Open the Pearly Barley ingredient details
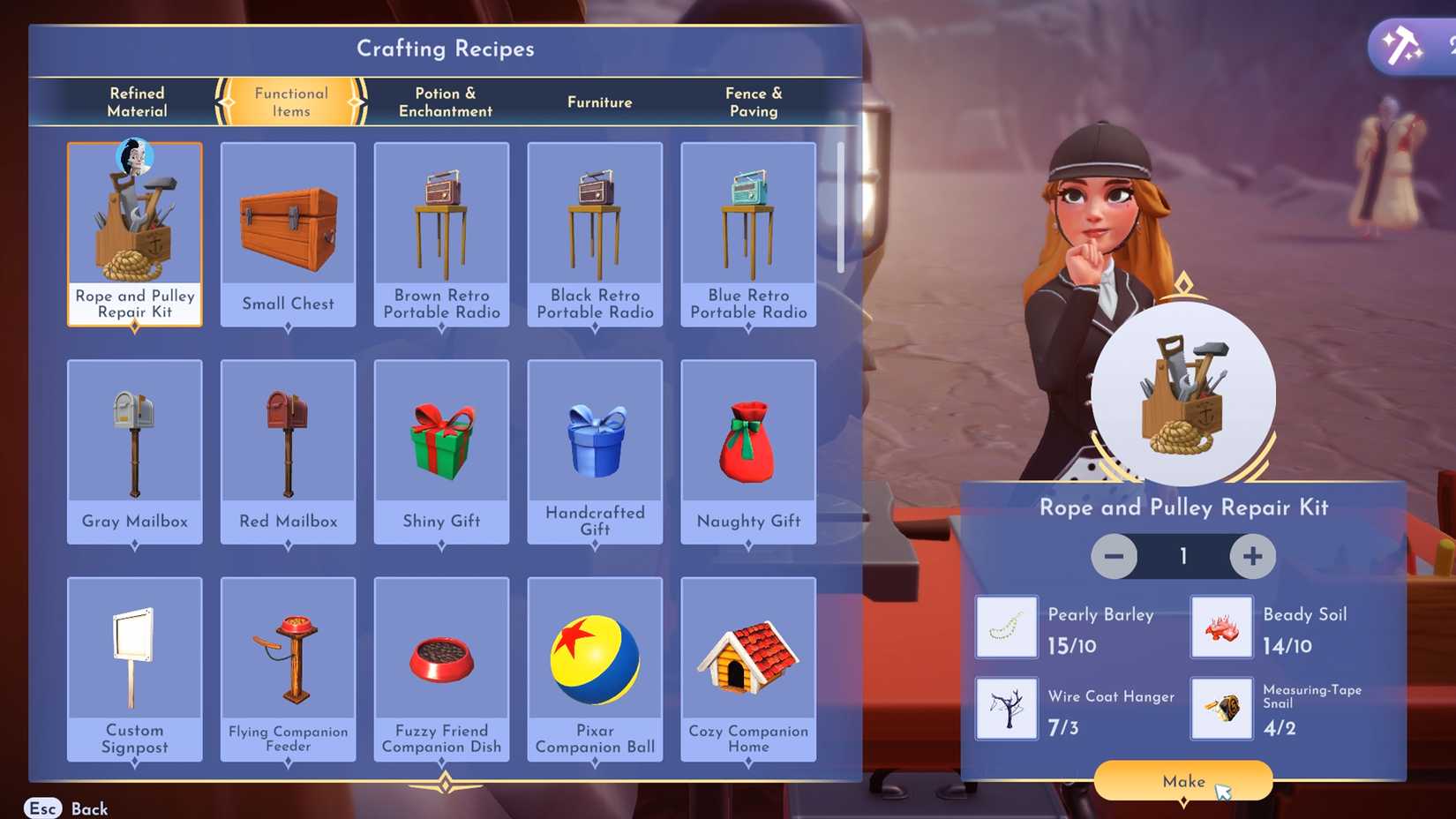Screen dimensions: 1456x819 tap(1006, 627)
